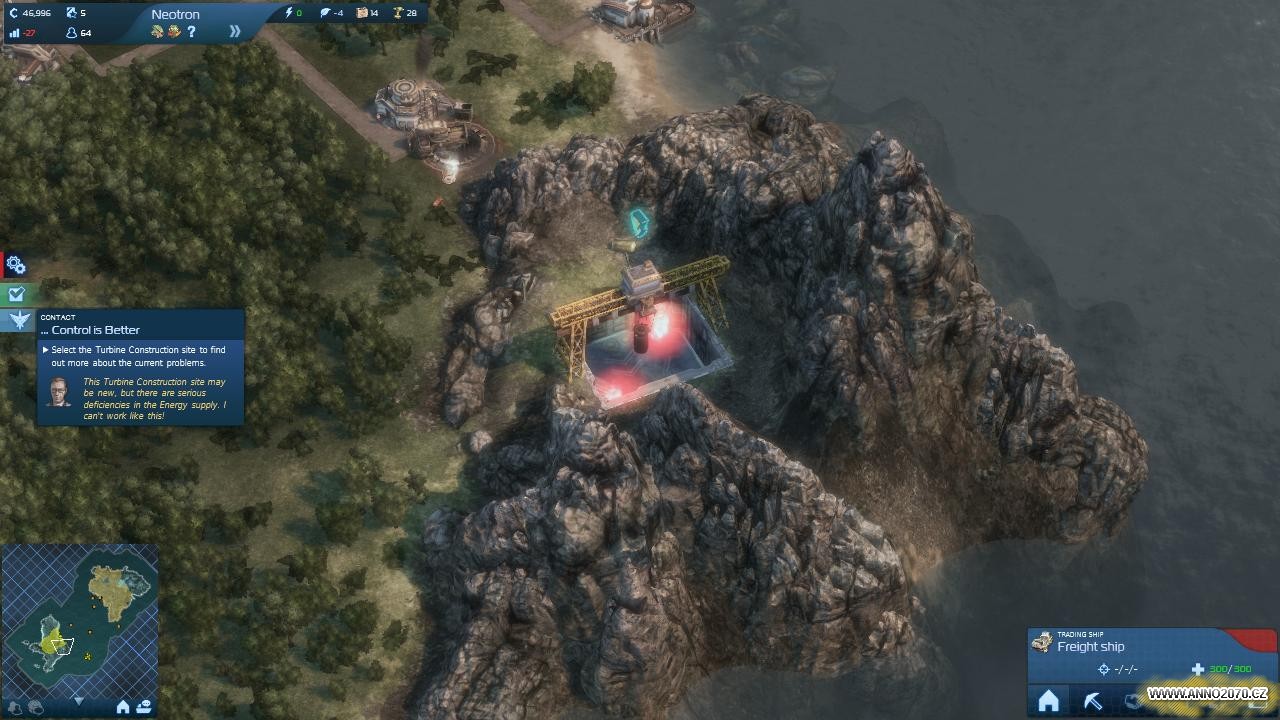Select the pickaxe demolition tool

(1093, 701)
